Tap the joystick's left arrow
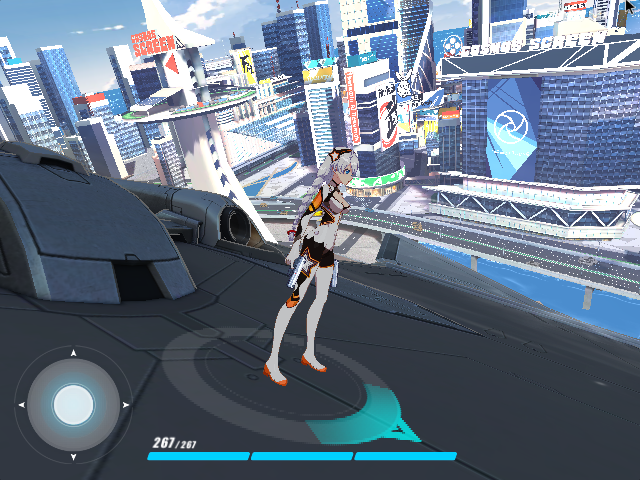This screenshot has height=480, width=640. [x=21, y=405]
